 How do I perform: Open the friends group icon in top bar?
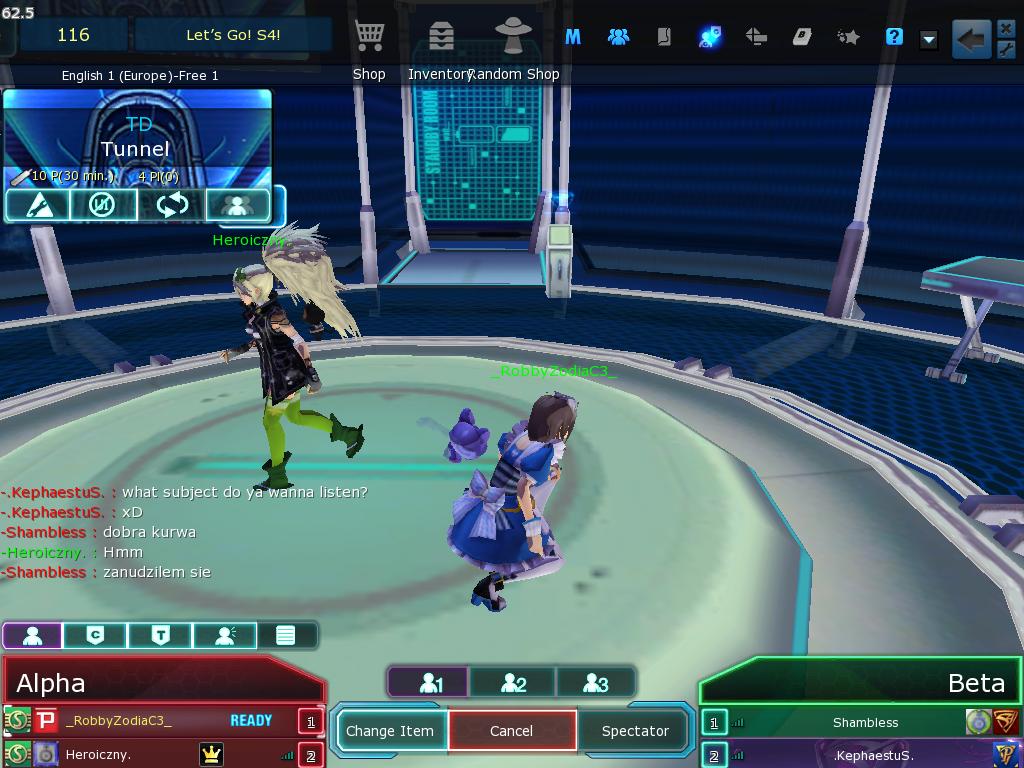click(619, 37)
